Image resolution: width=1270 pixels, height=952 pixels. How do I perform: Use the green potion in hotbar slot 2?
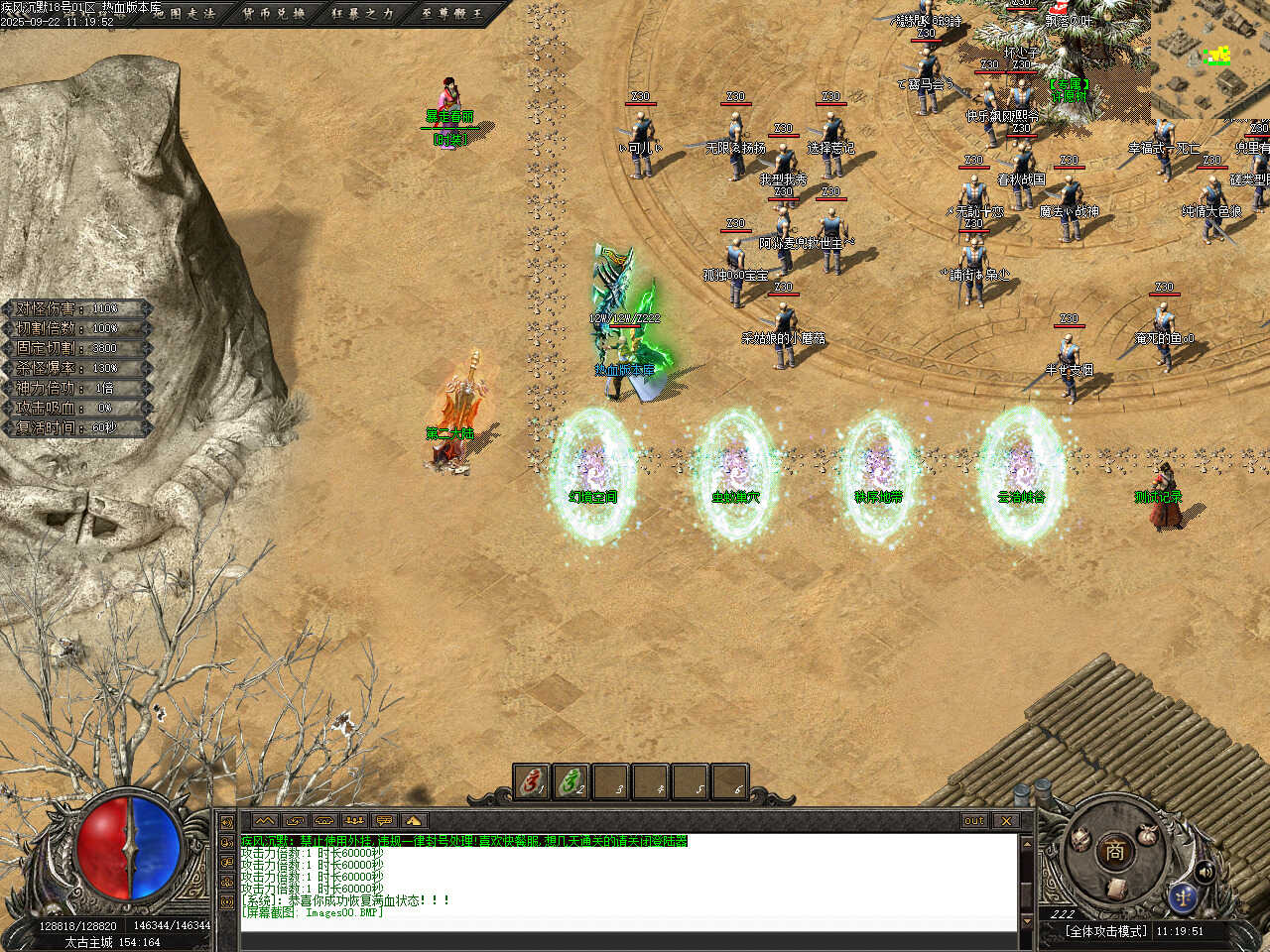point(571,782)
